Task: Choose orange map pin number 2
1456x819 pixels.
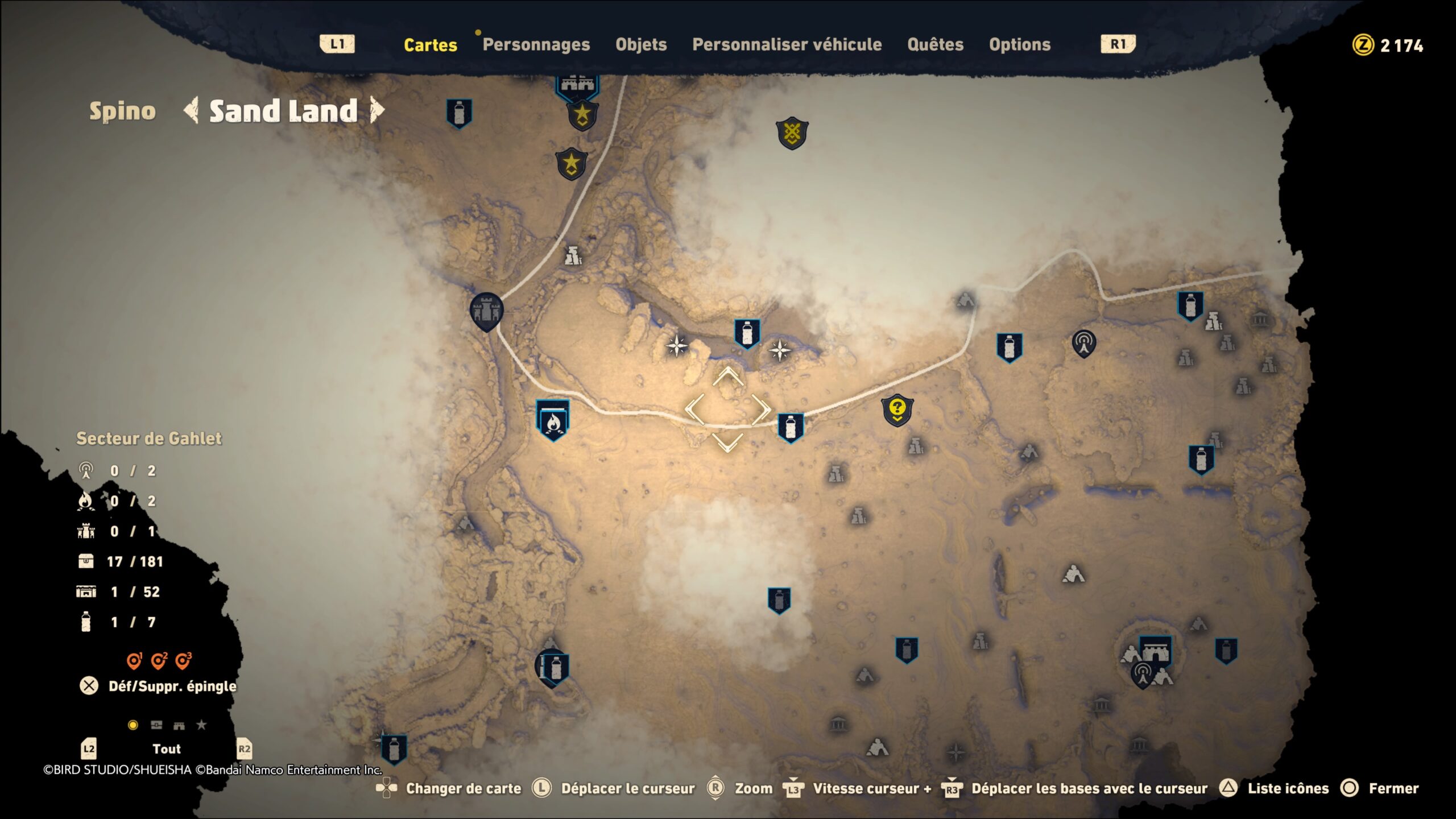Action: point(159,661)
